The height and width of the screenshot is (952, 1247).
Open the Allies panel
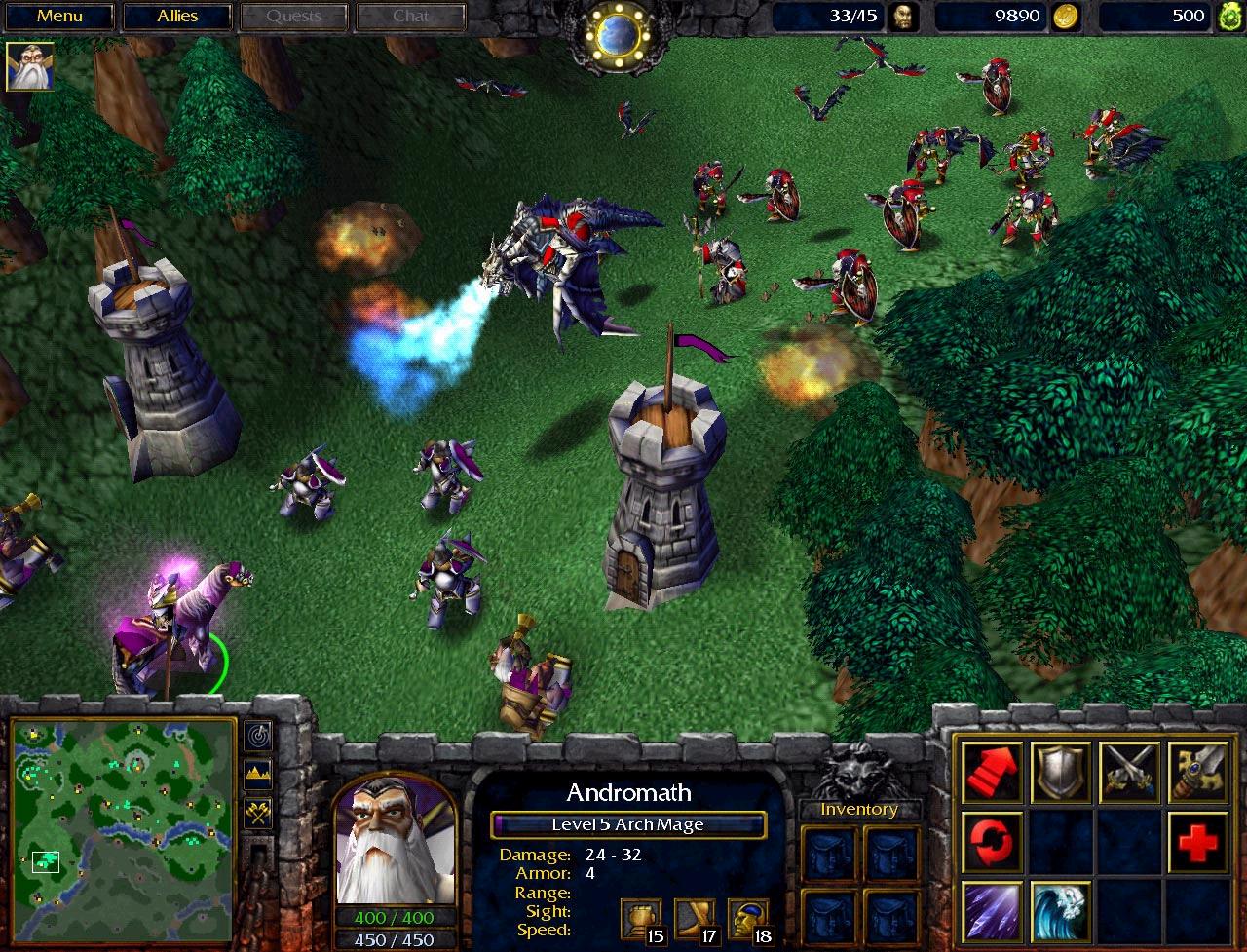coord(176,17)
